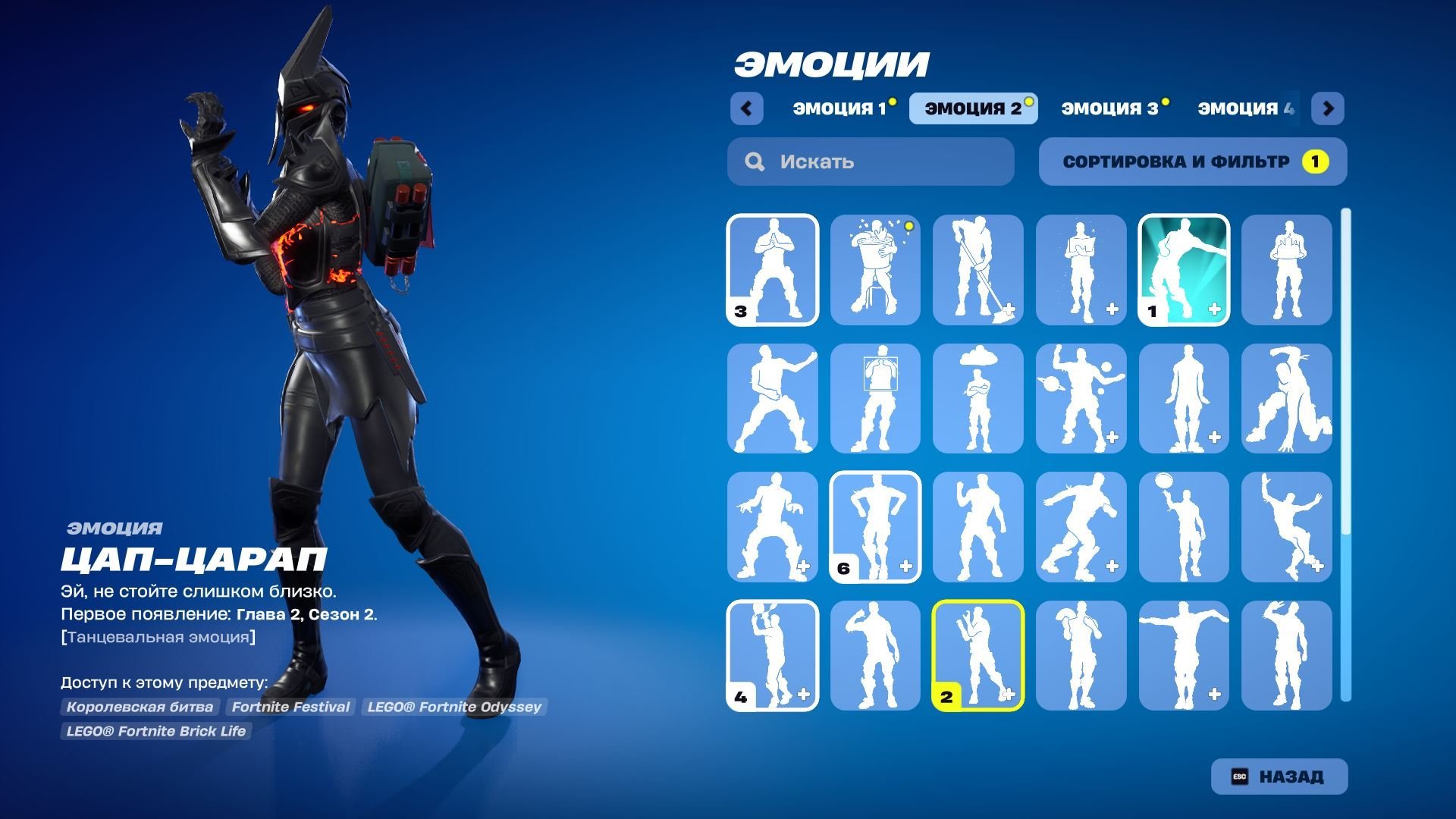Click the right arrow to show more emote slots
Image resolution: width=1456 pixels, height=819 pixels.
pyautogui.click(x=1328, y=108)
